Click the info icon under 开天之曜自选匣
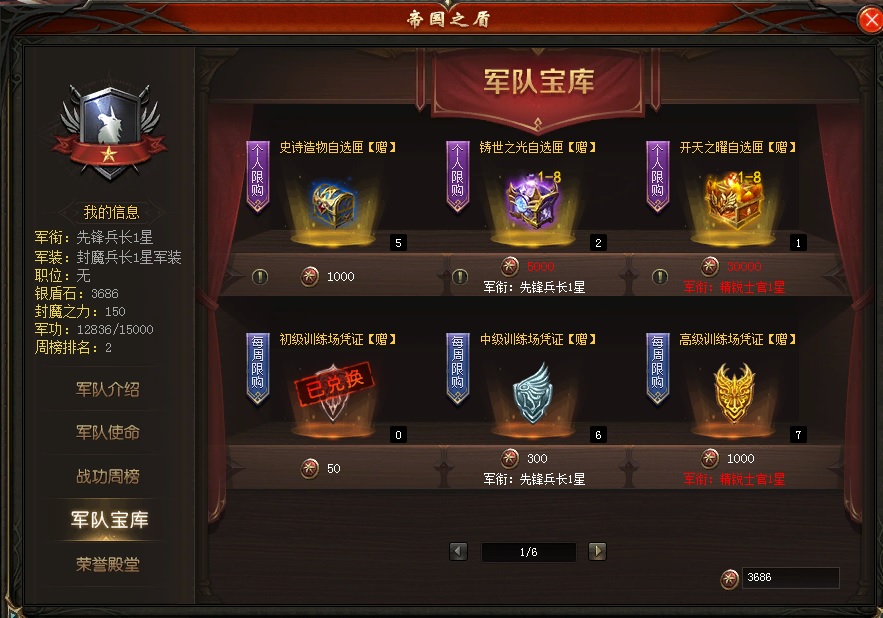 click(660, 276)
